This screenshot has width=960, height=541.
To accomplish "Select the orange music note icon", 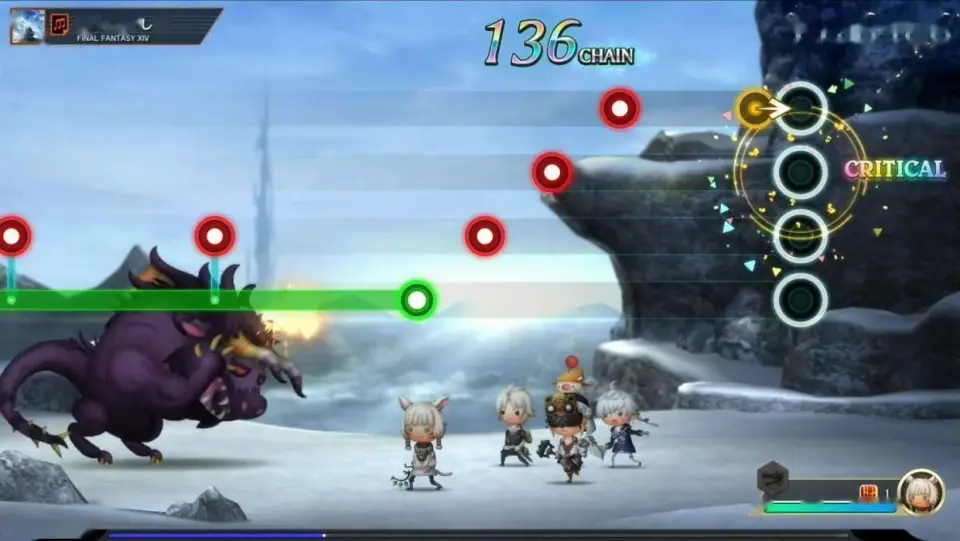I will pos(60,25).
